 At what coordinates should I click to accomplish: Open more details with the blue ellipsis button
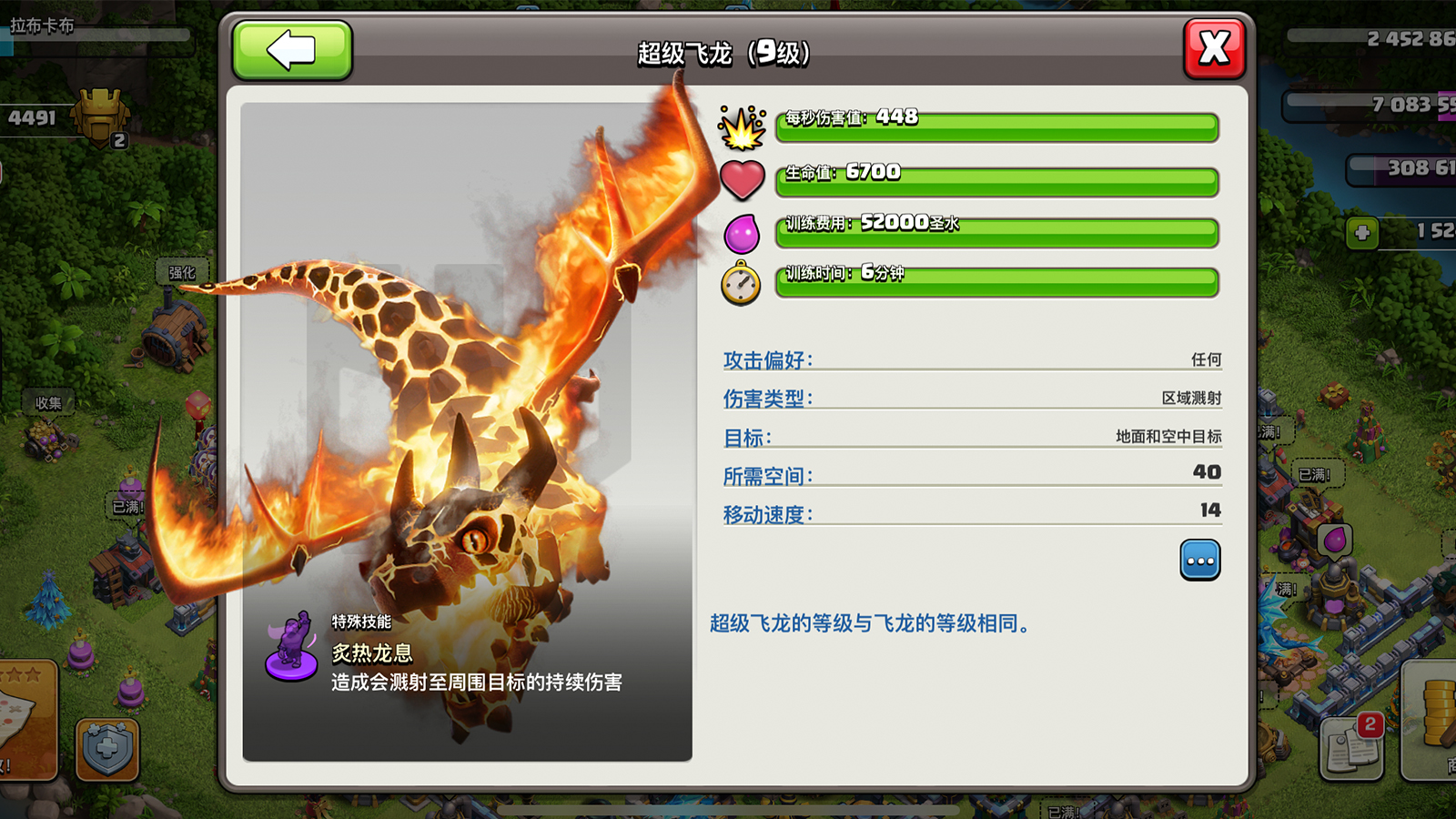pos(1199,560)
